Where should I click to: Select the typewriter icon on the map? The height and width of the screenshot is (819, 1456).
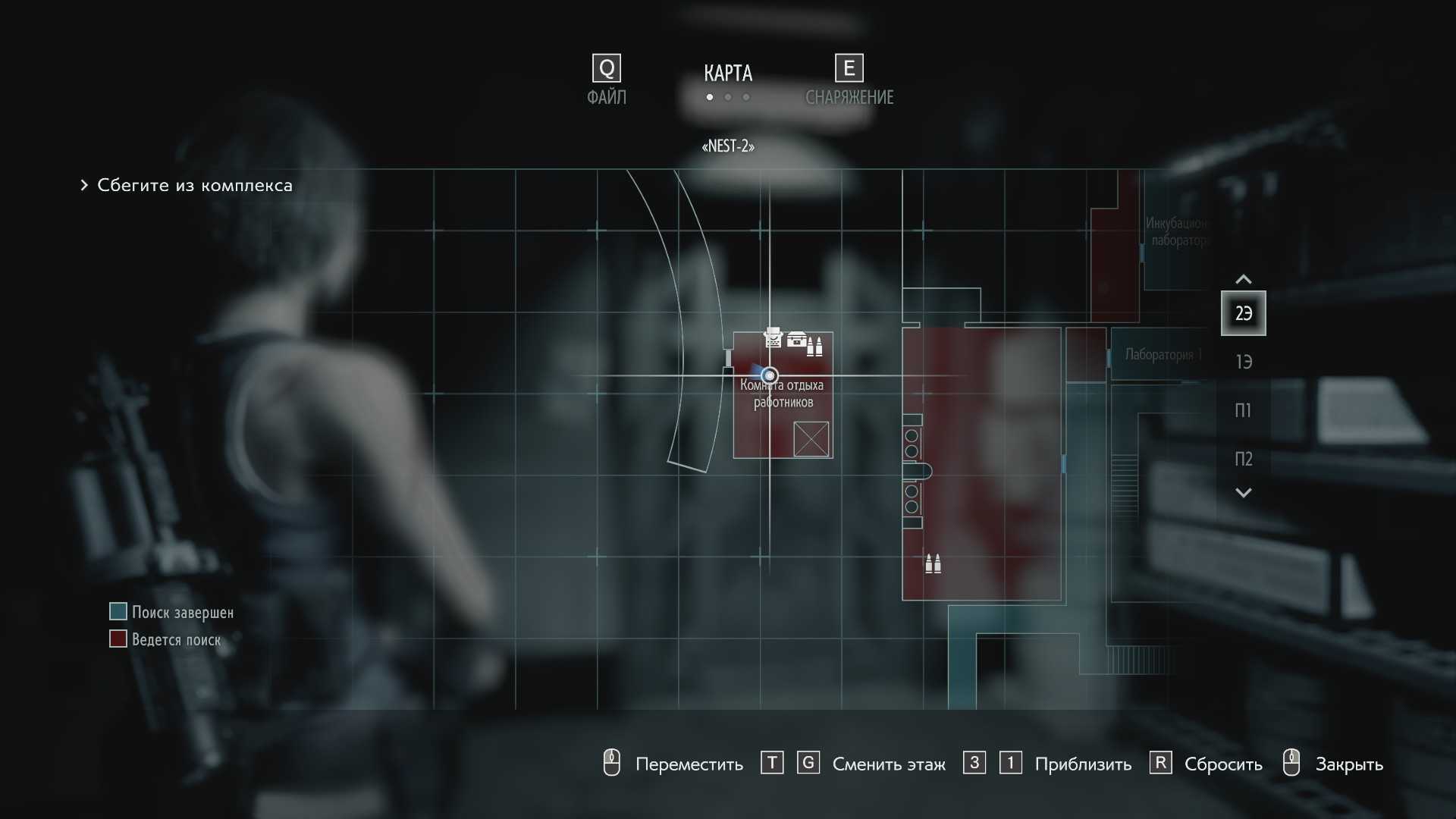[773, 337]
